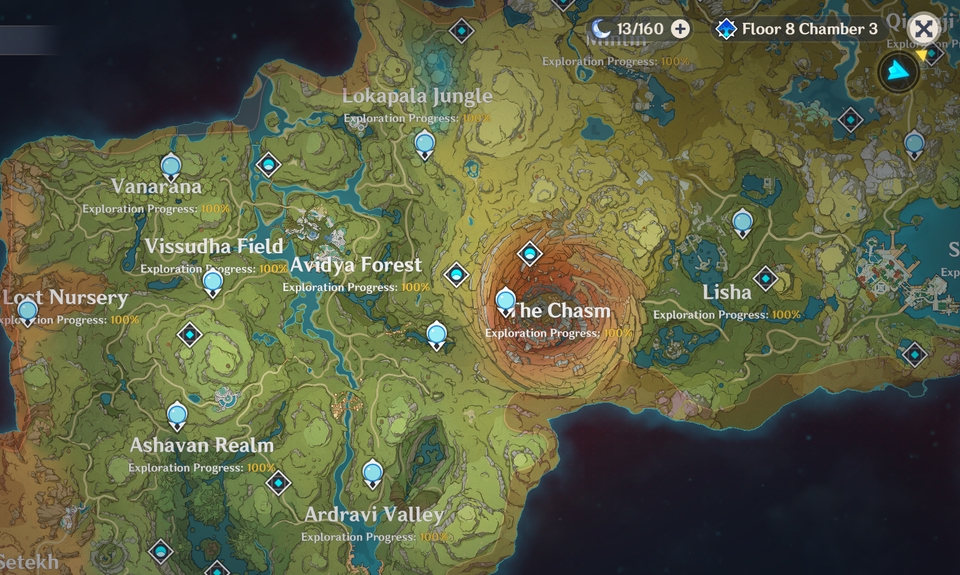Choose the waypoint above the Lisha label
The height and width of the screenshot is (575, 960).
(x=742, y=222)
